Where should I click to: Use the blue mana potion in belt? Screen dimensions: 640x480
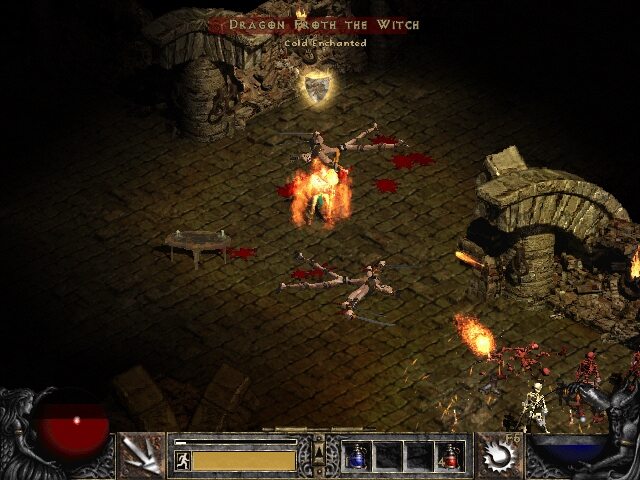tap(357, 456)
